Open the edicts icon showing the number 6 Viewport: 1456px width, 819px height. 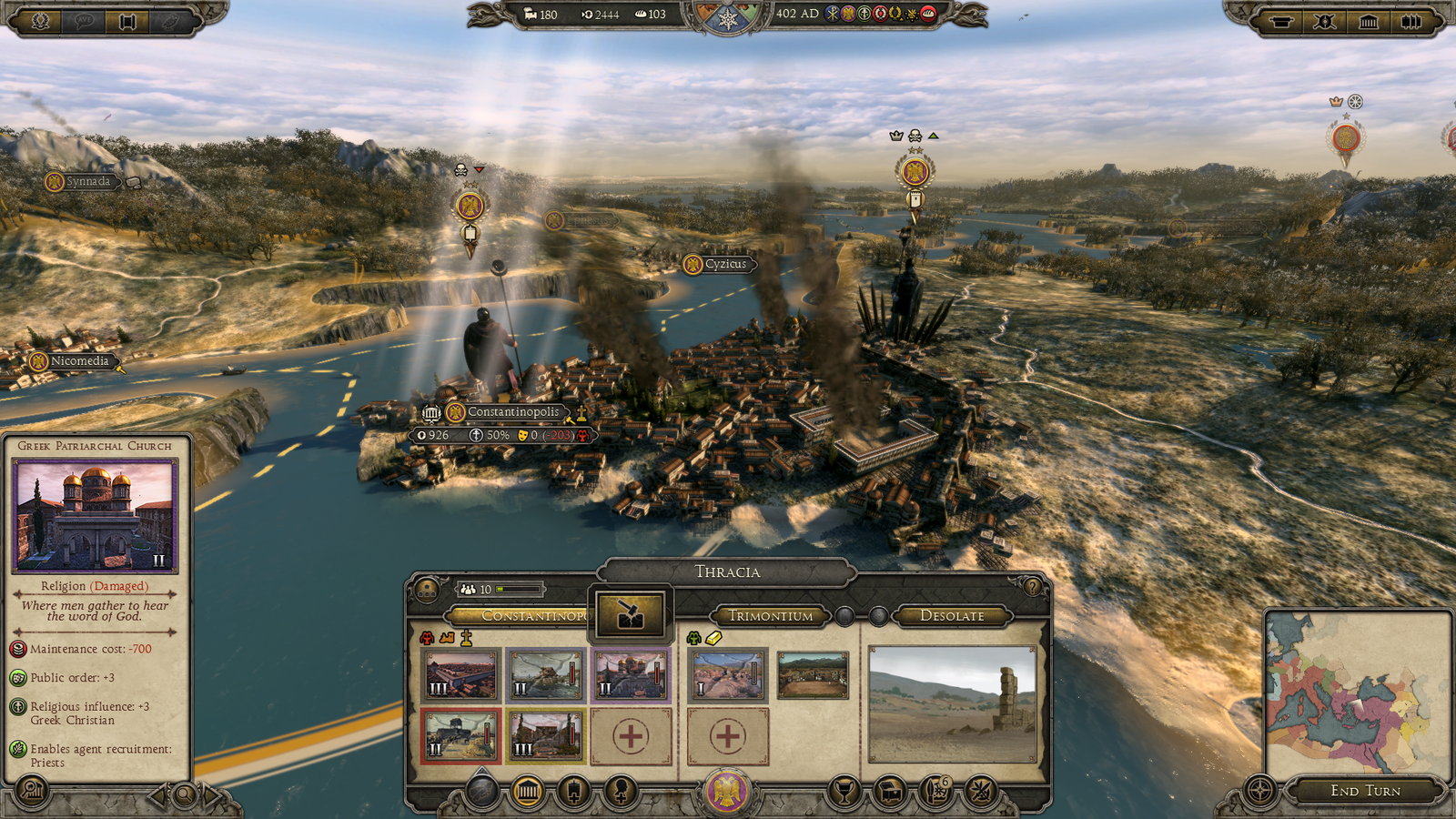(x=934, y=791)
